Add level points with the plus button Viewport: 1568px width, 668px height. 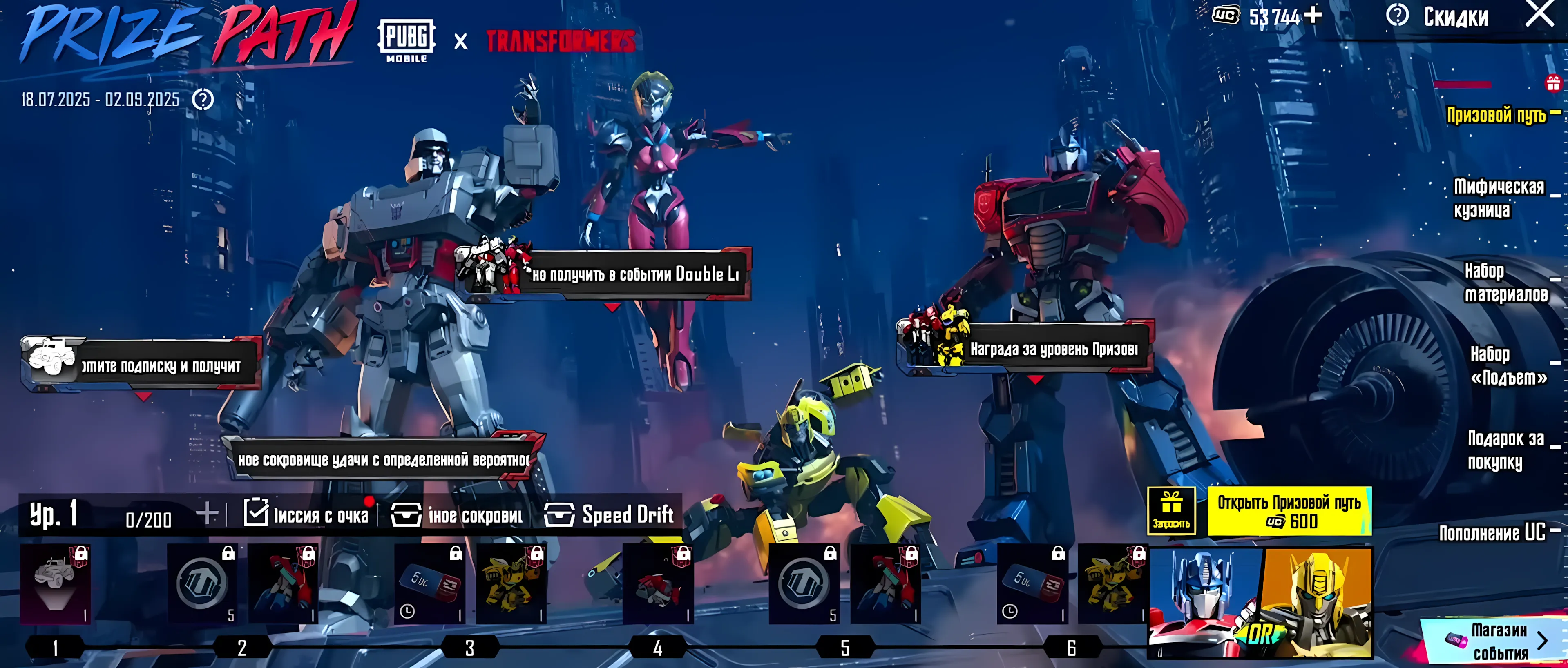207,514
